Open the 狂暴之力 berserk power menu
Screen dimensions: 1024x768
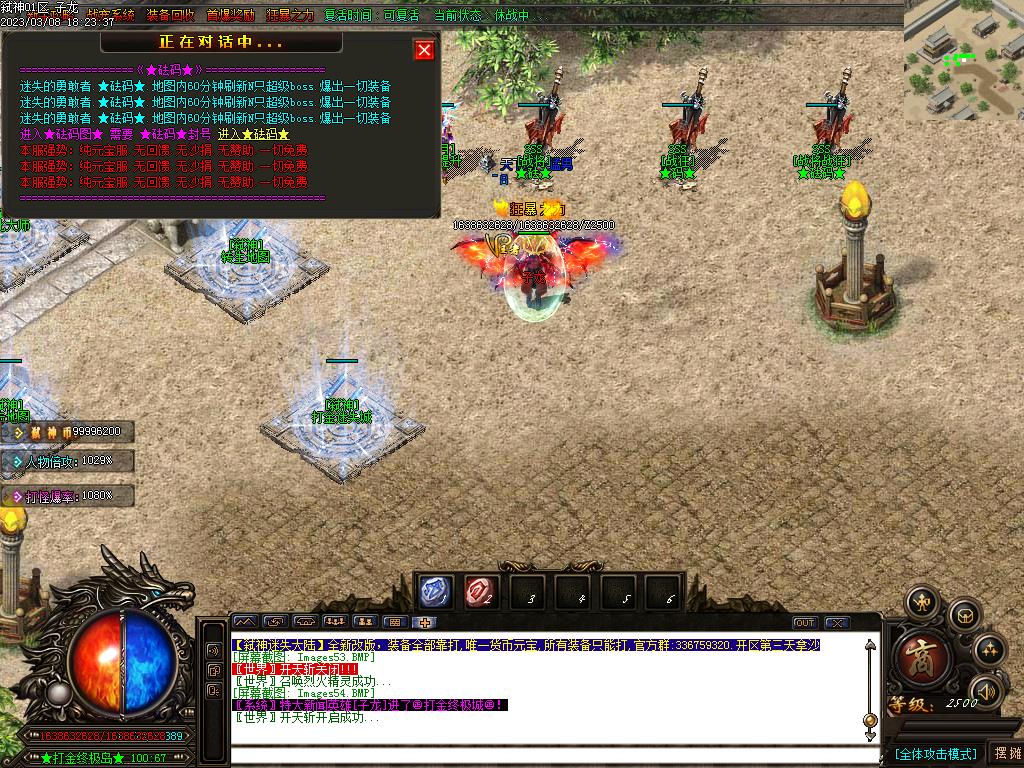point(289,16)
